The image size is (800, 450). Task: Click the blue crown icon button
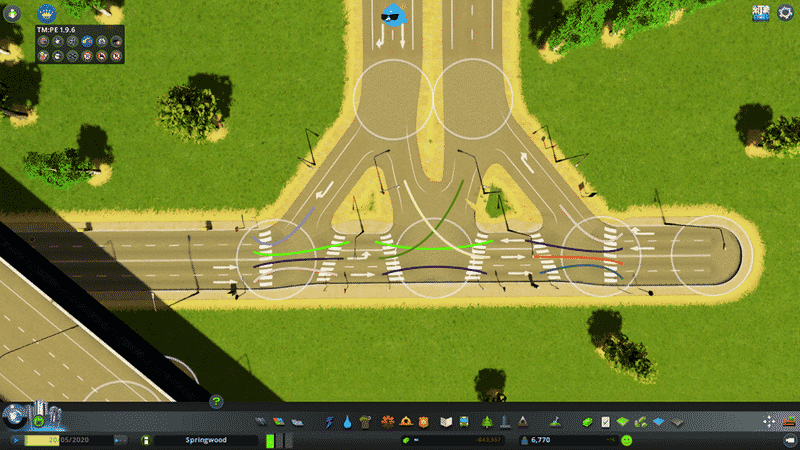tap(45, 14)
